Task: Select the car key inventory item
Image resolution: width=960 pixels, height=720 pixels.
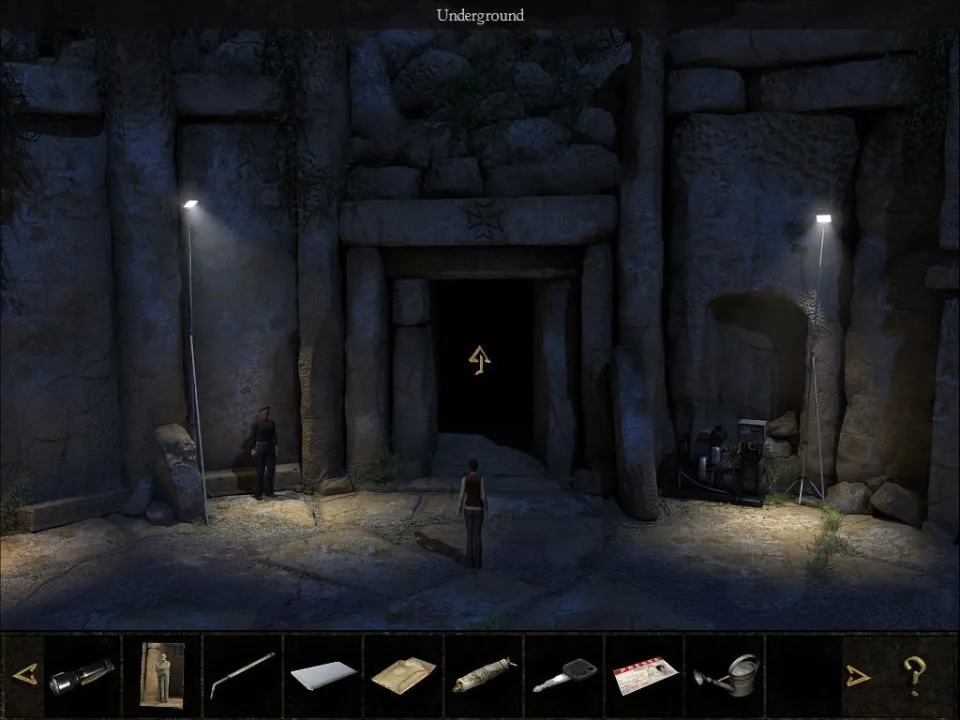Action: 565,676
